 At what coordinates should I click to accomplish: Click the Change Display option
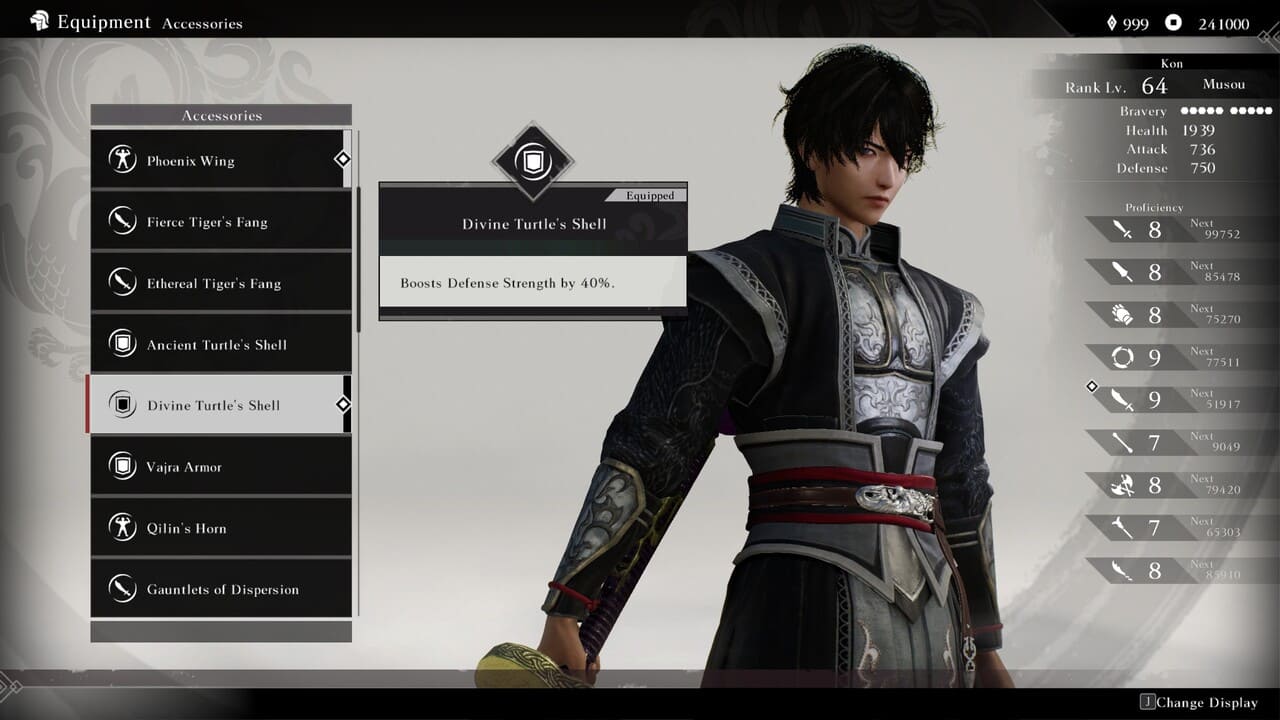coord(1198,702)
